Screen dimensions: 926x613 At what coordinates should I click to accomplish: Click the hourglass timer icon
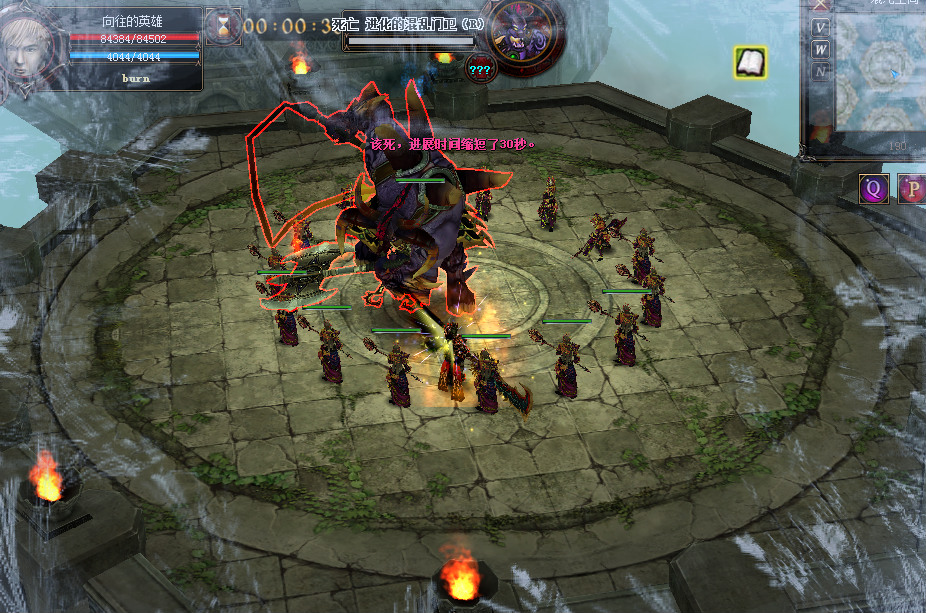pos(222,25)
